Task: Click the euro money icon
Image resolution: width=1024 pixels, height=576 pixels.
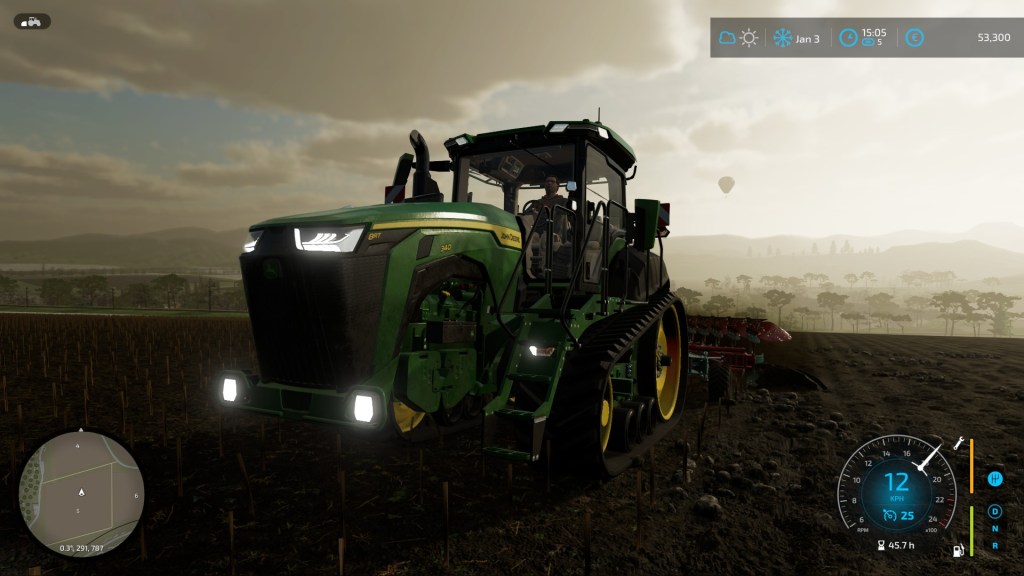Action: coord(914,38)
